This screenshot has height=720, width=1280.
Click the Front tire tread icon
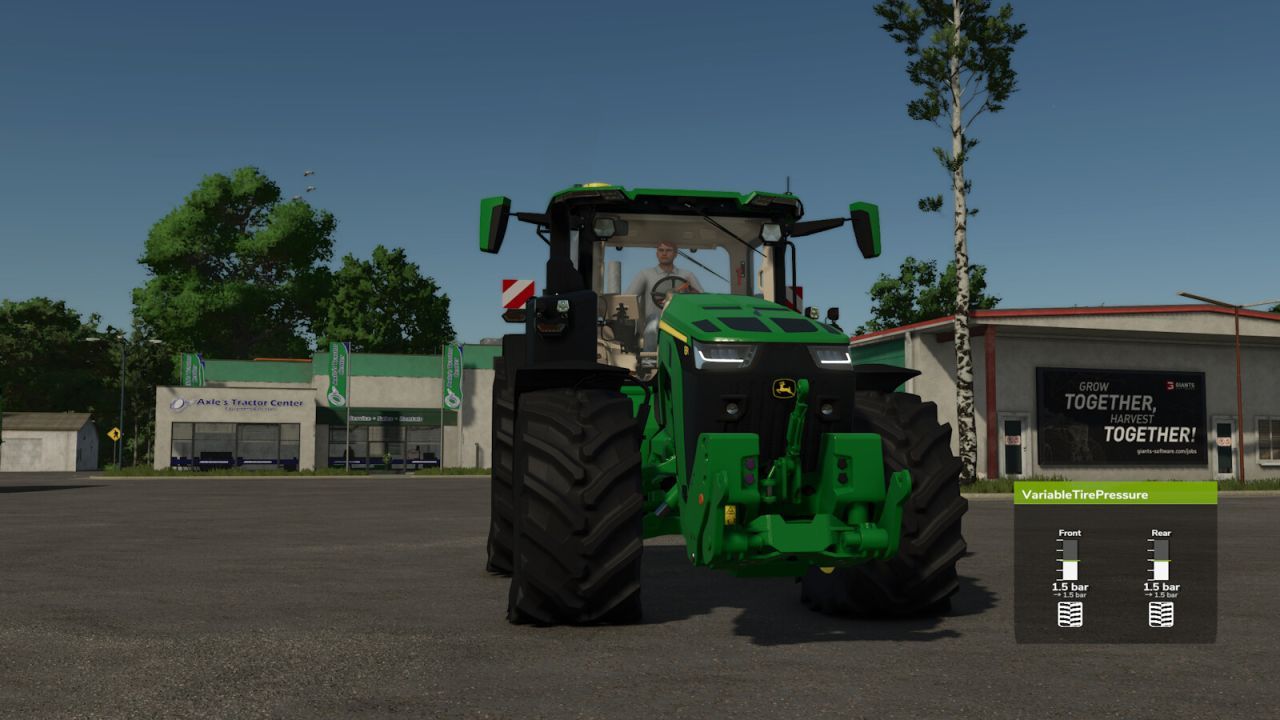click(x=1070, y=613)
